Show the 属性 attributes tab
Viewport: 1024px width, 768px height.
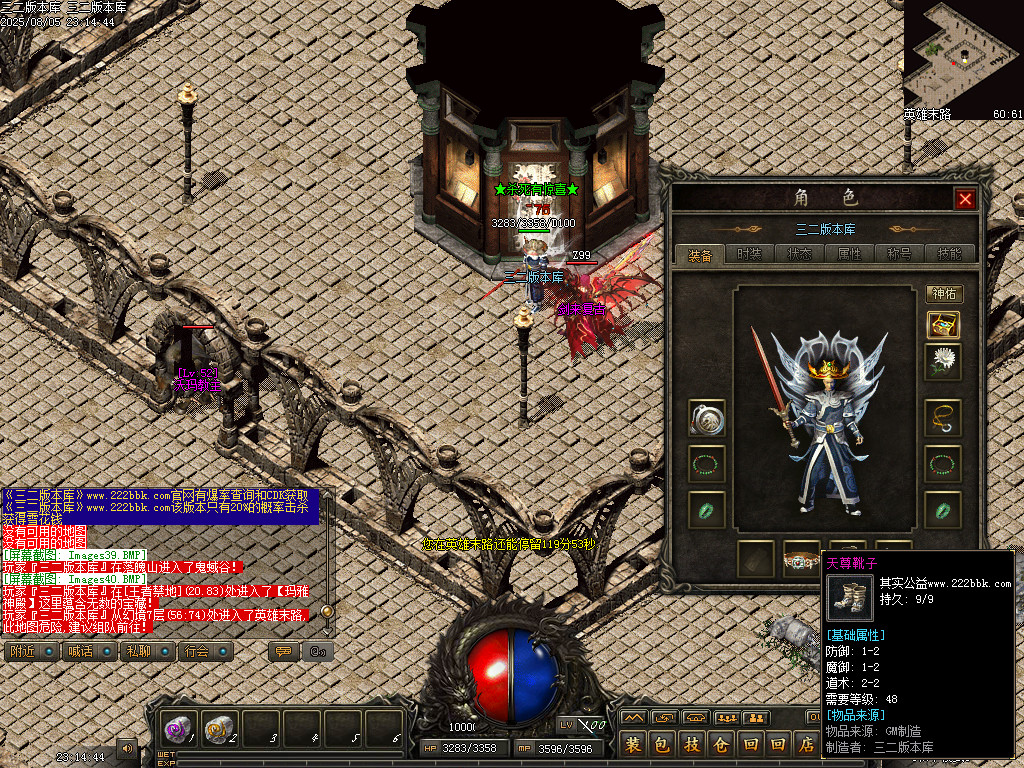(849, 254)
